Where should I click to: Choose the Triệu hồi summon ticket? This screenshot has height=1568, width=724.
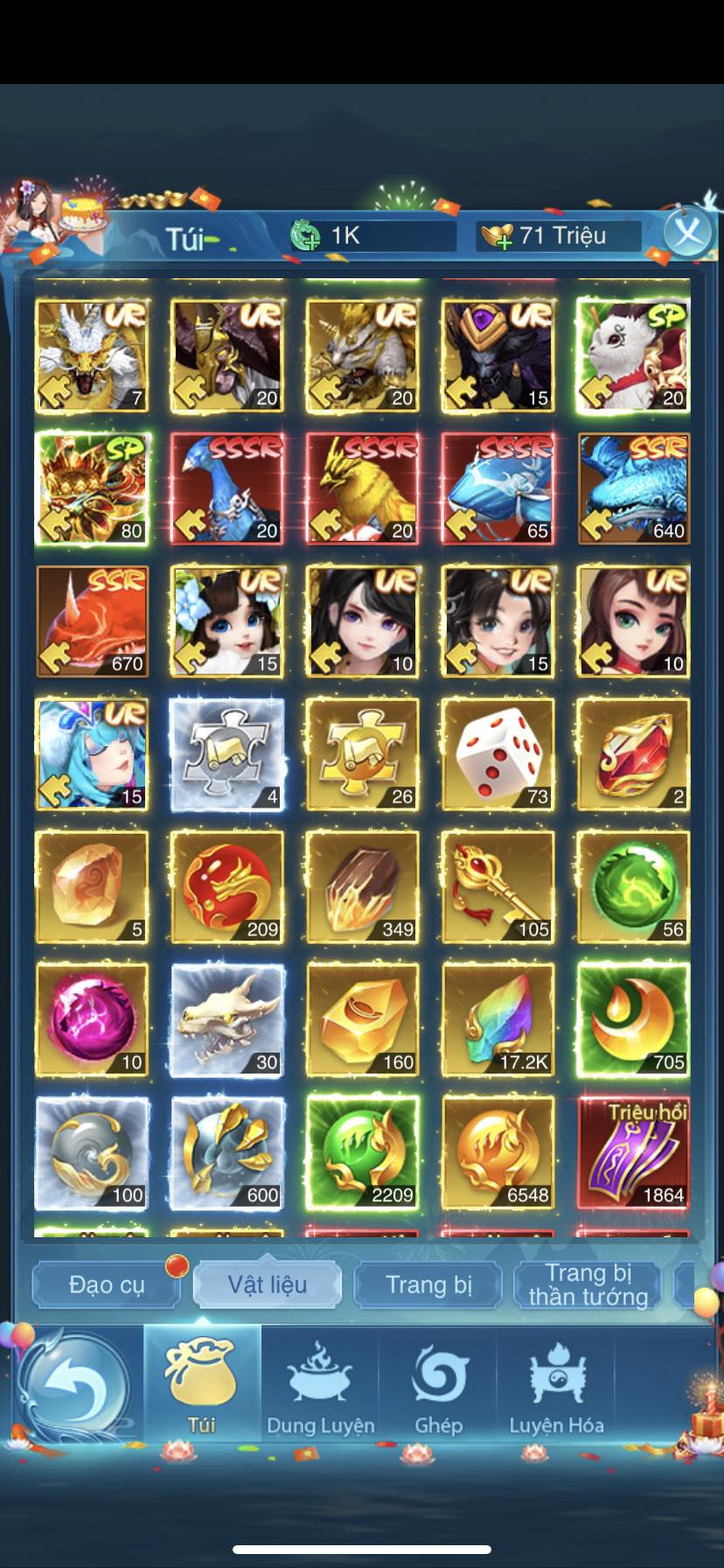[633, 1153]
